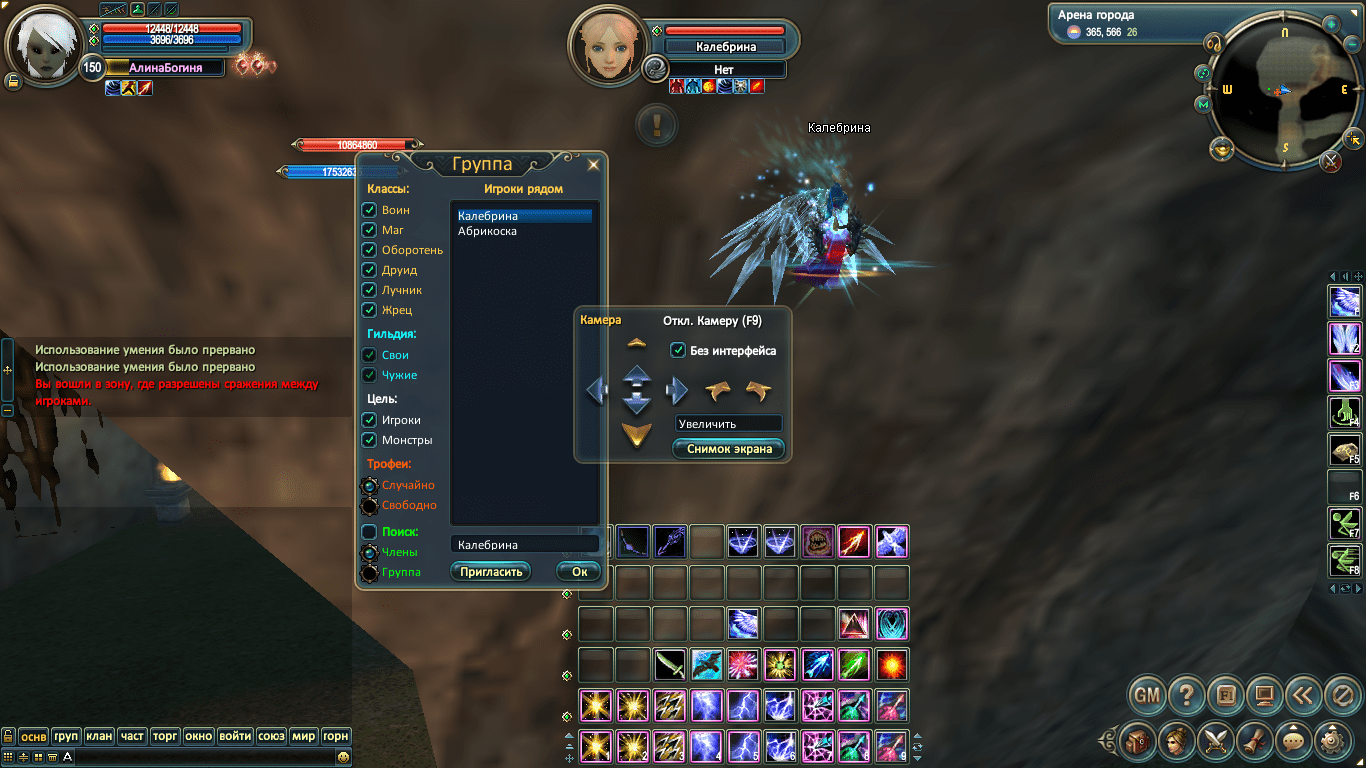Select Калебрина in nearby players list
1366x768 pixels.
point(487,216)
